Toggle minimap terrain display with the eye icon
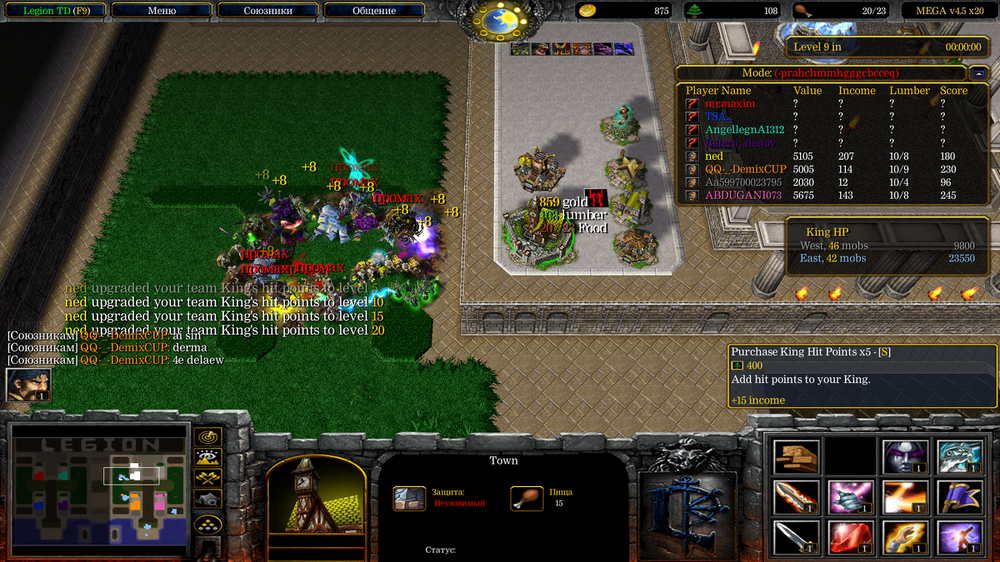The height and width of the screenshot is (562, 1000). 208,458
